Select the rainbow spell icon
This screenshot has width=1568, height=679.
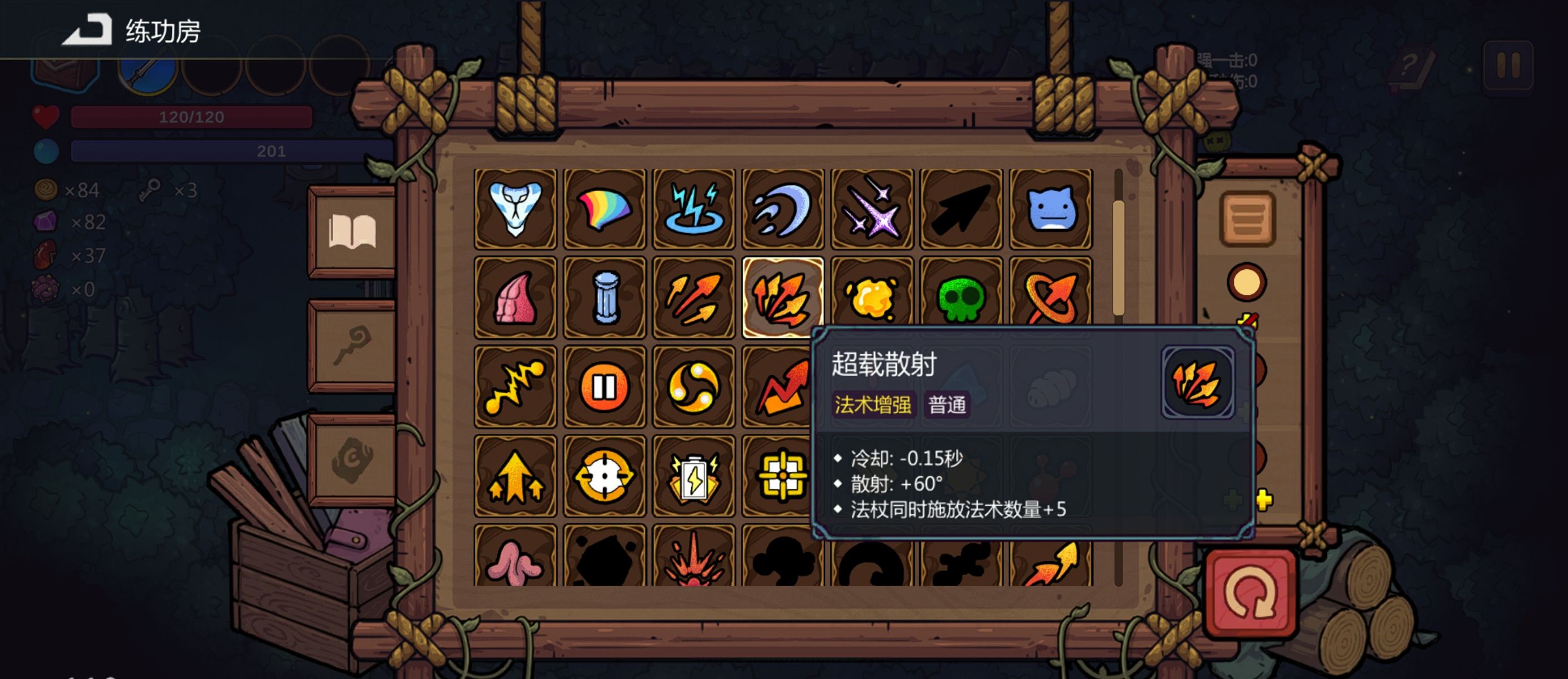(x=605, y=210)
